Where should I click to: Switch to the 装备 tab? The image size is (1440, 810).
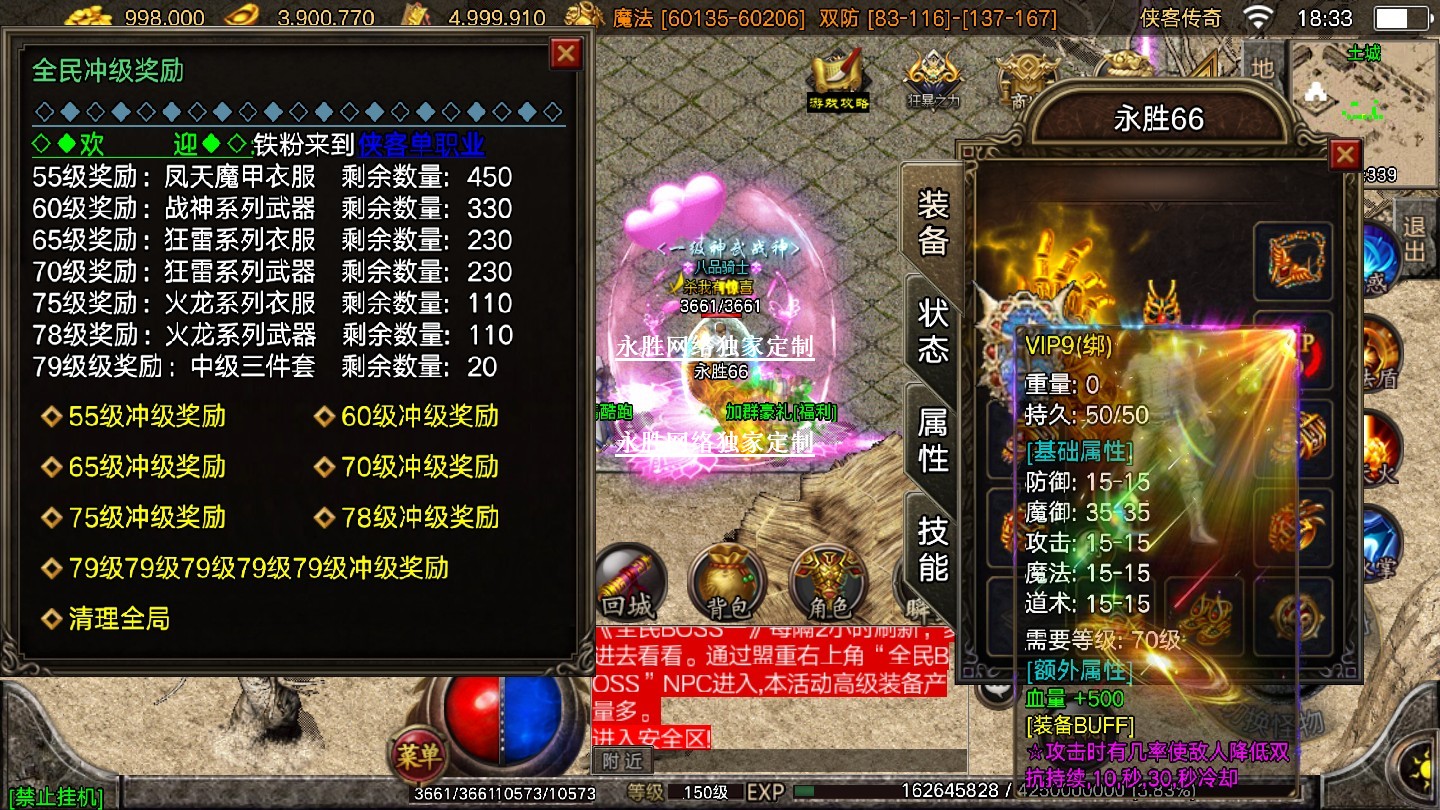click(932, 223)
